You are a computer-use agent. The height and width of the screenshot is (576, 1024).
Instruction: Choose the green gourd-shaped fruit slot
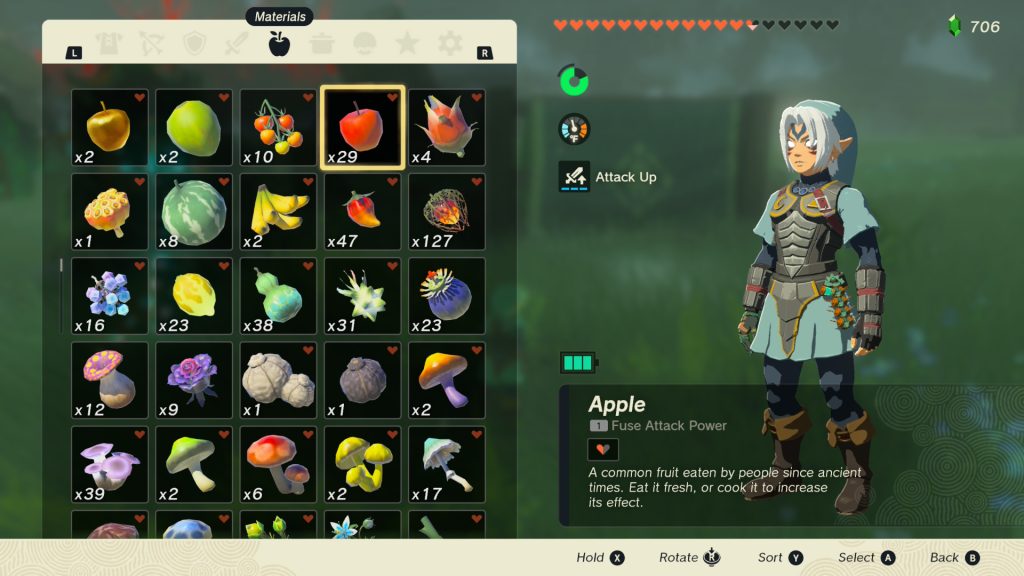[x=278, y=295]
